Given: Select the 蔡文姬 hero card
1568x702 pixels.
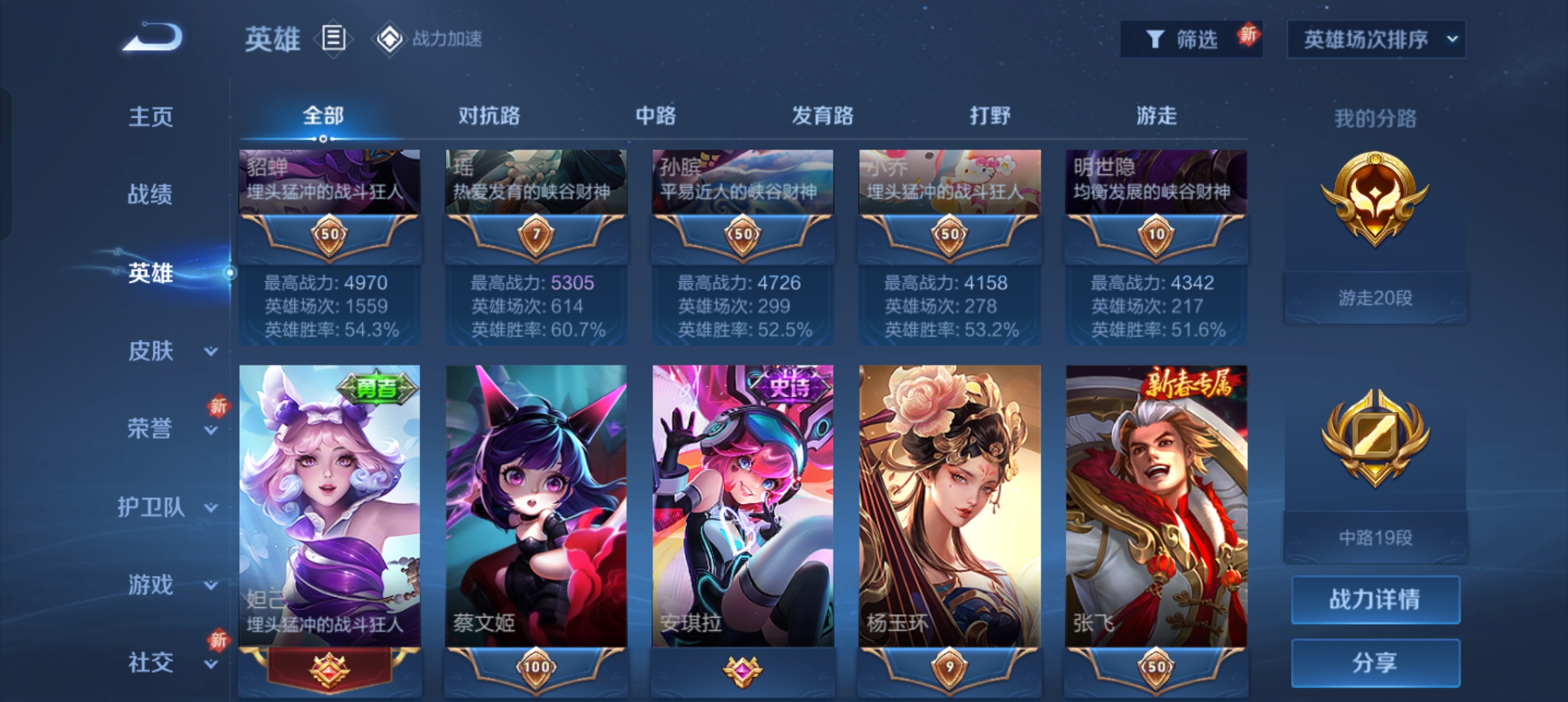Looking at the screenshot, I should point(536,507).
